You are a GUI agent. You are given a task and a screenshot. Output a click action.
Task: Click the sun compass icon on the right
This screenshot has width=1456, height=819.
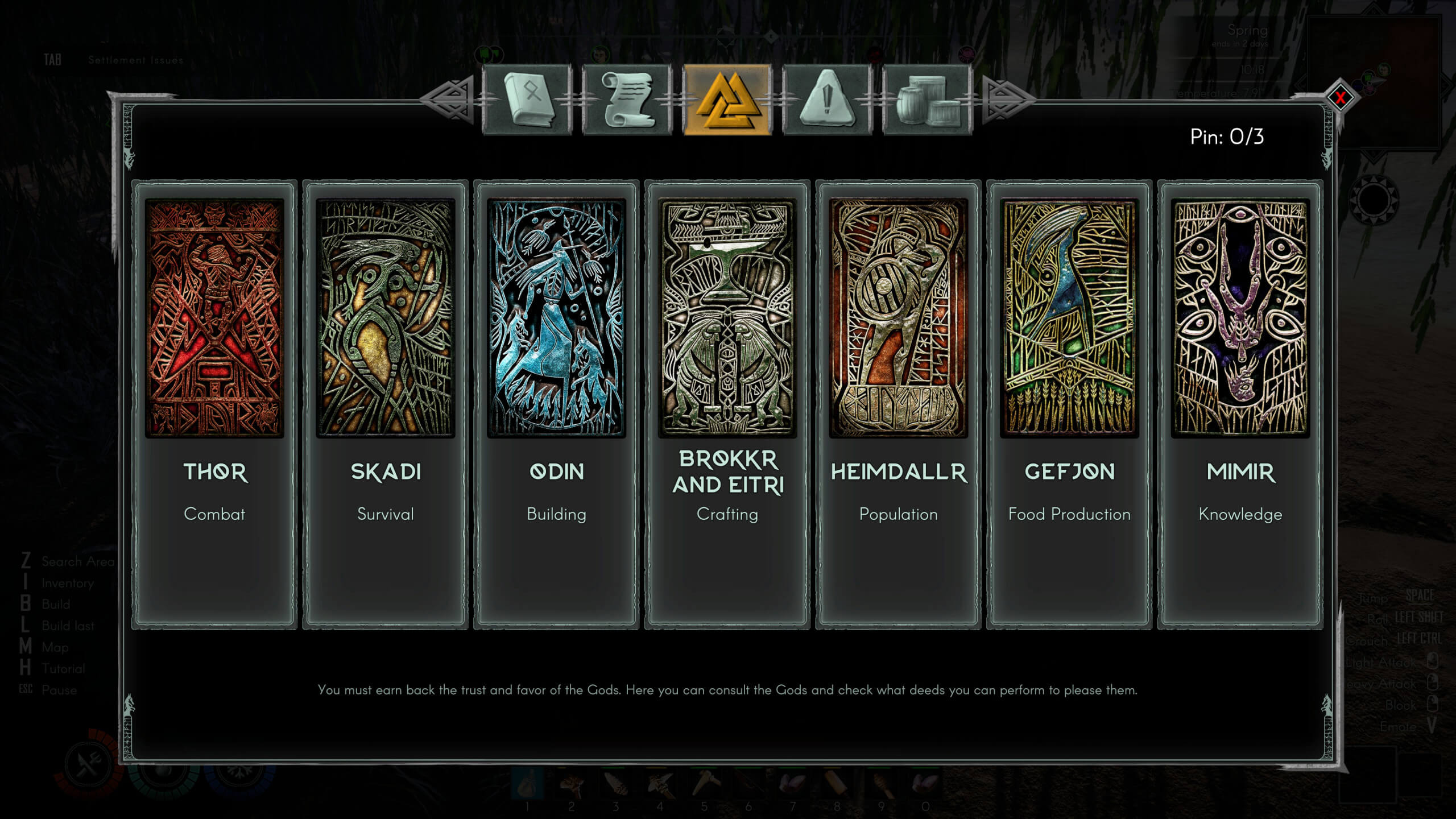[x=1374, y=200]
